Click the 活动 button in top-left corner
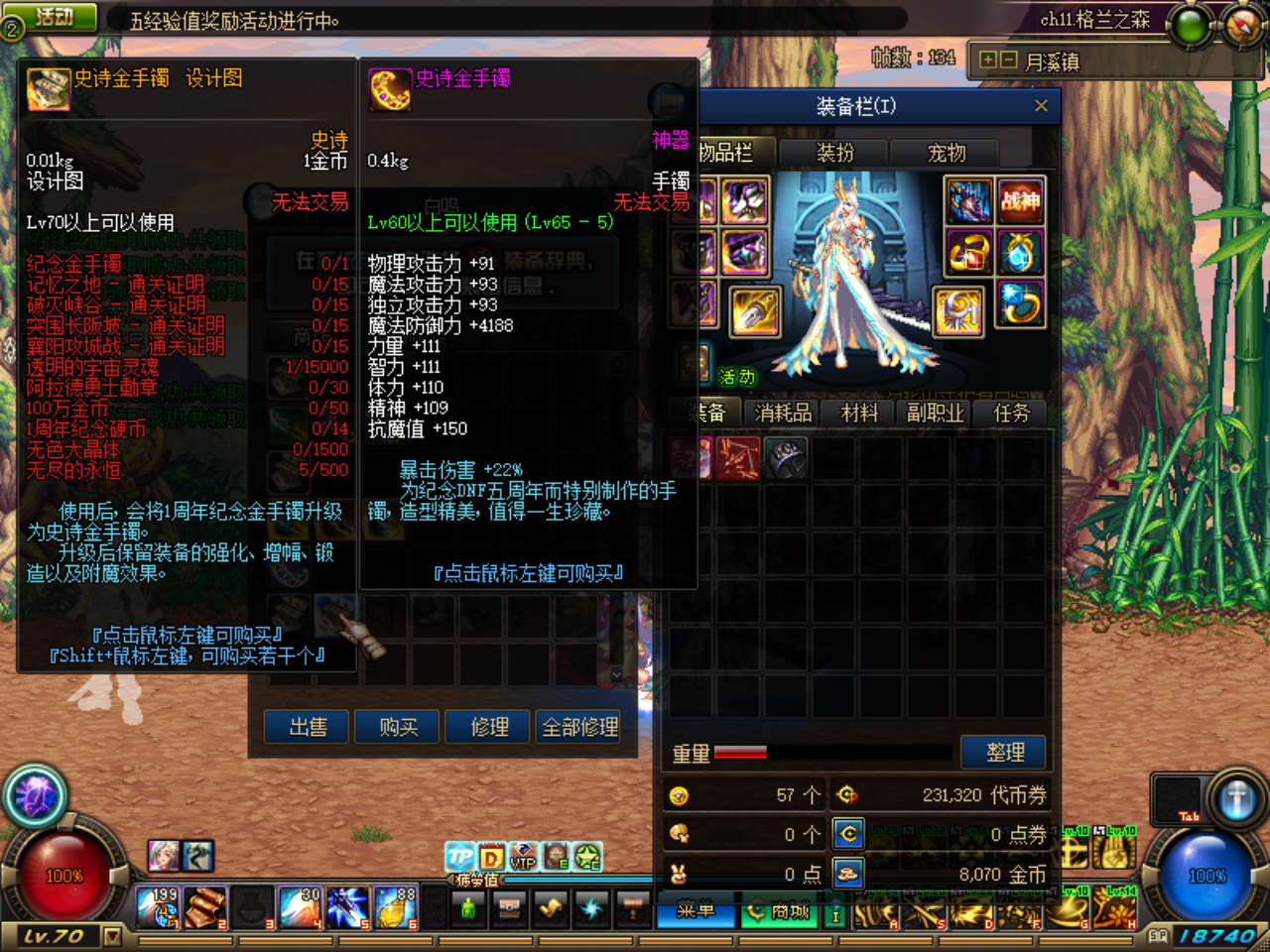 pos(55,17)
